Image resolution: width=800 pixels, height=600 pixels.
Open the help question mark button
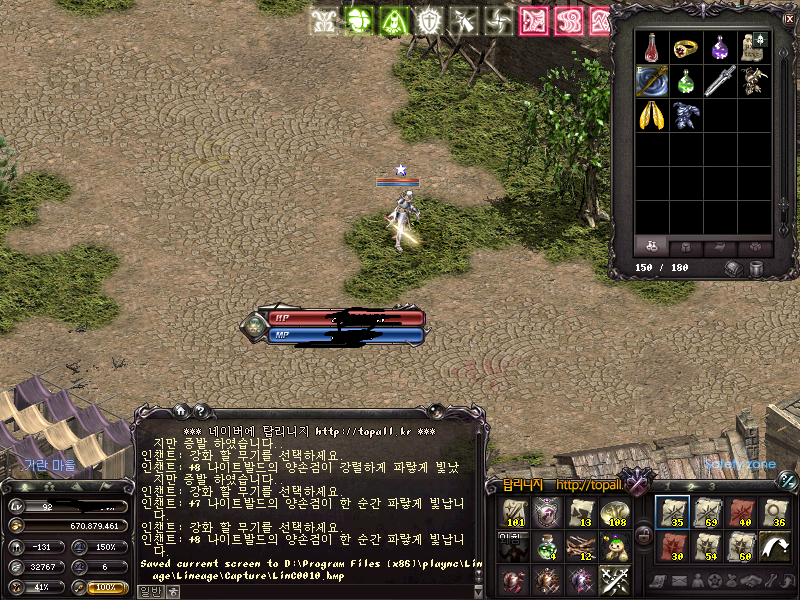coord(201,410)
